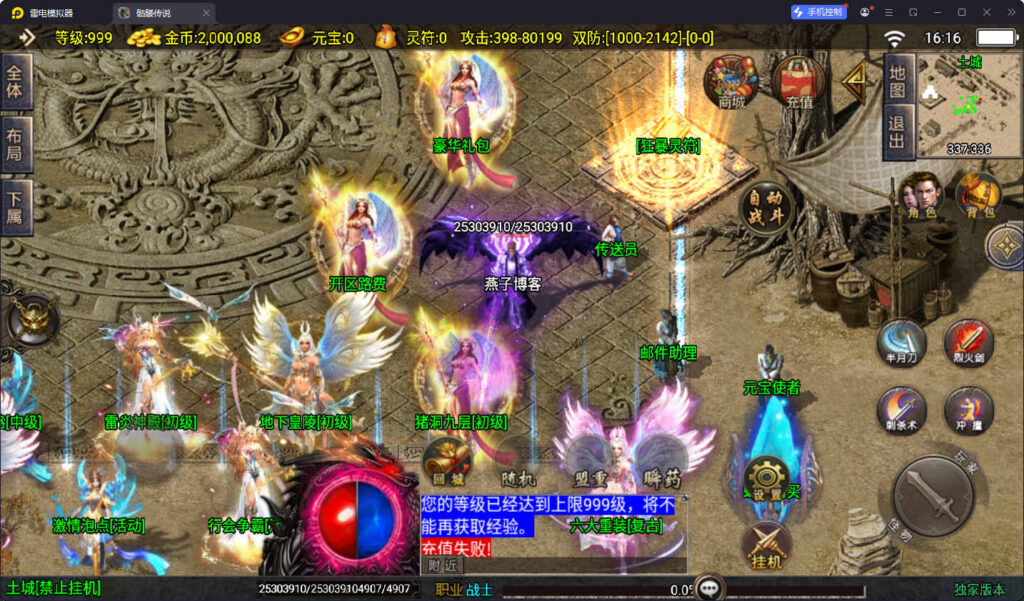1024x601 pixels.
Task: Start 挂机 idle mode
Action: pyautogui.click(x=767, y=547)
